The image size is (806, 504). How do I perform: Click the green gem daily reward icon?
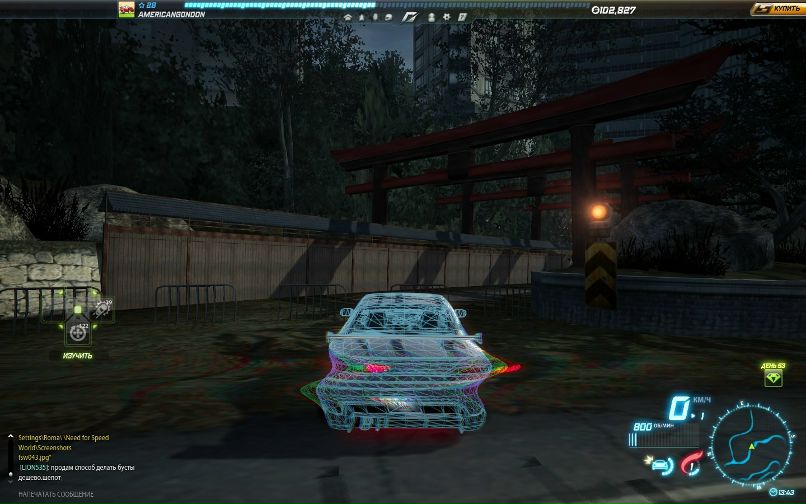click(773, 378)
